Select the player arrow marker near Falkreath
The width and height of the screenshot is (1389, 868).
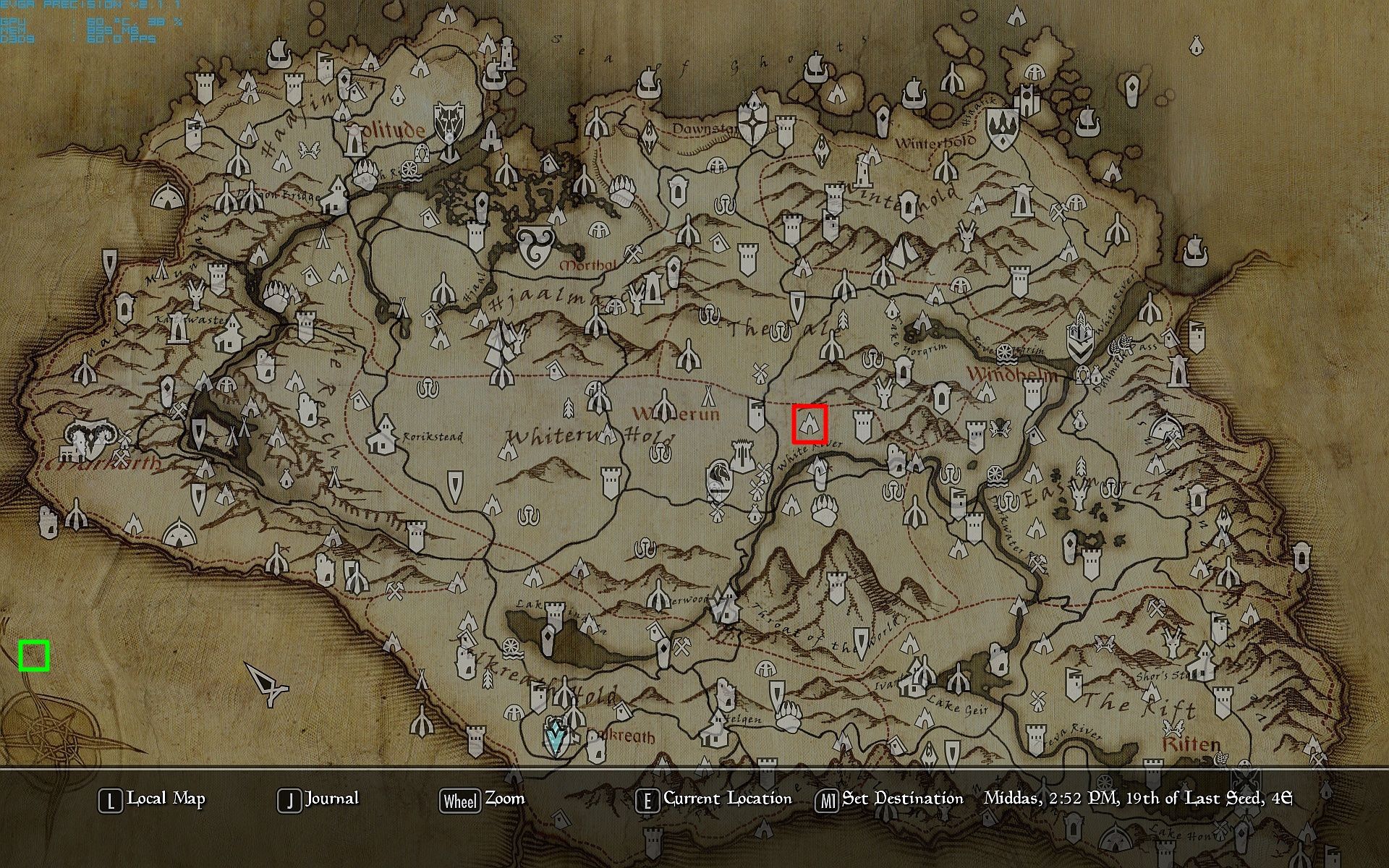(x=556, y=738)
